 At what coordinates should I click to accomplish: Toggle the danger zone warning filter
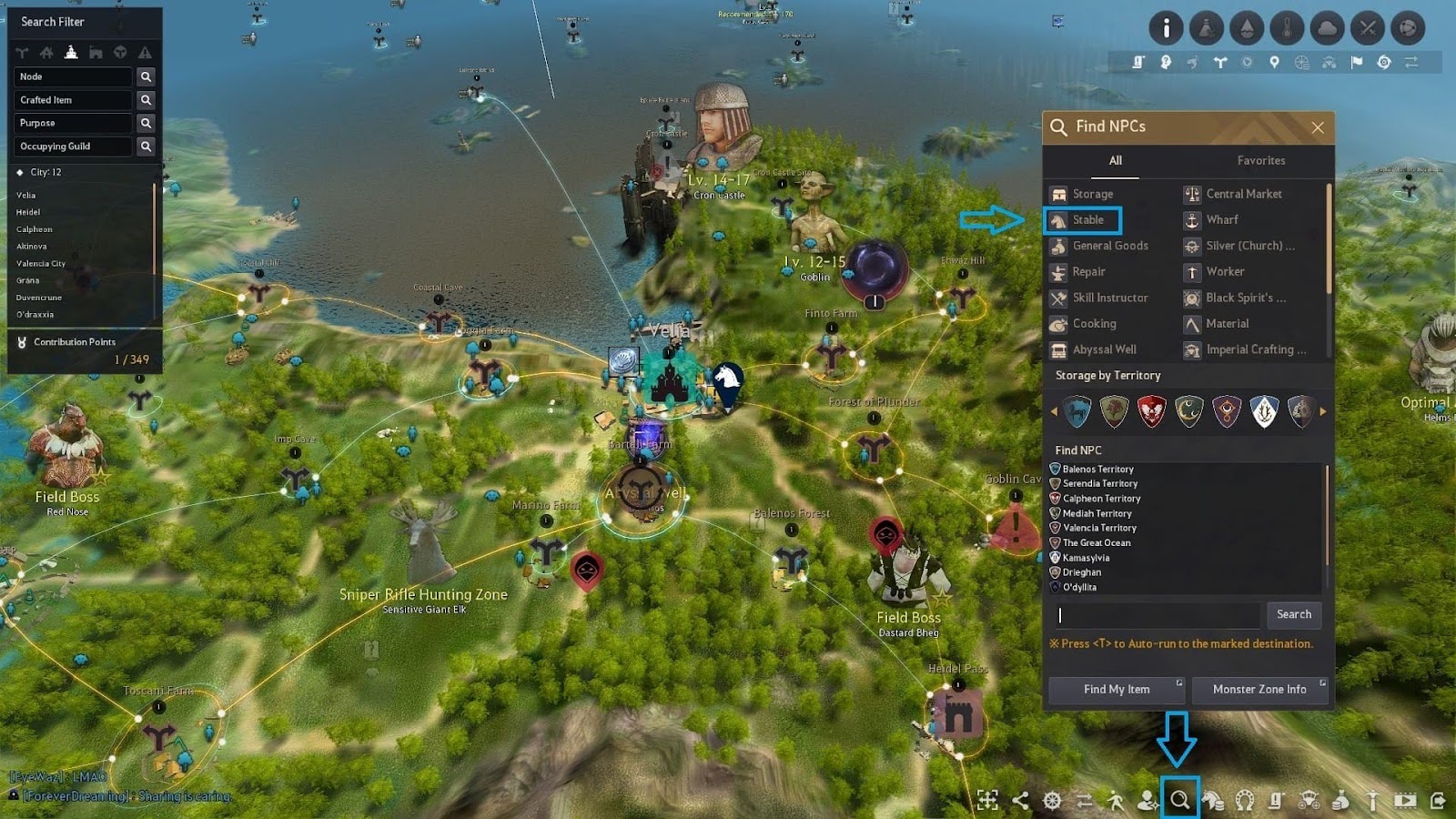[146, 53]
